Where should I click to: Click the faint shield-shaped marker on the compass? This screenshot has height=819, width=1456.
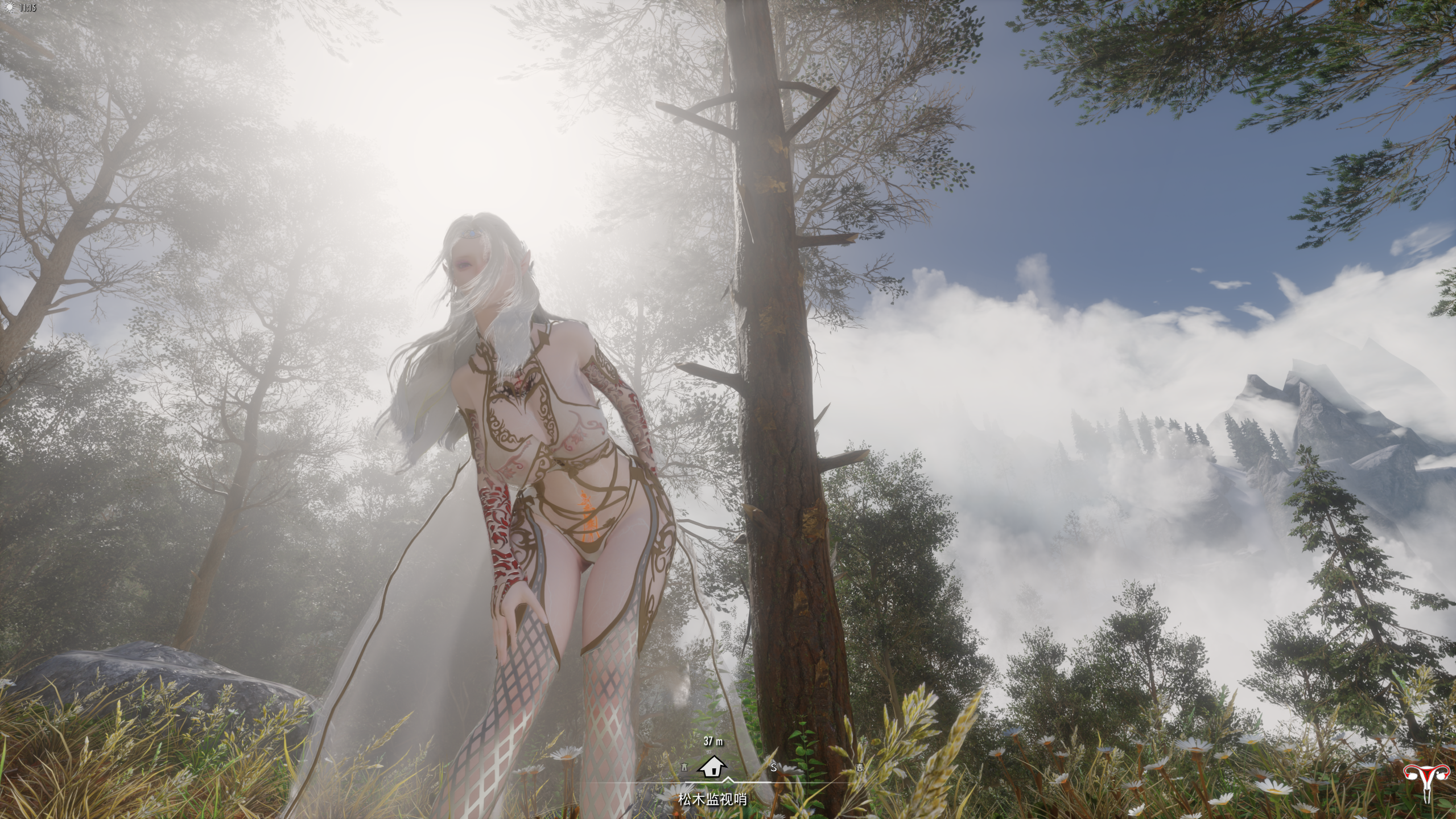point(860,767)
